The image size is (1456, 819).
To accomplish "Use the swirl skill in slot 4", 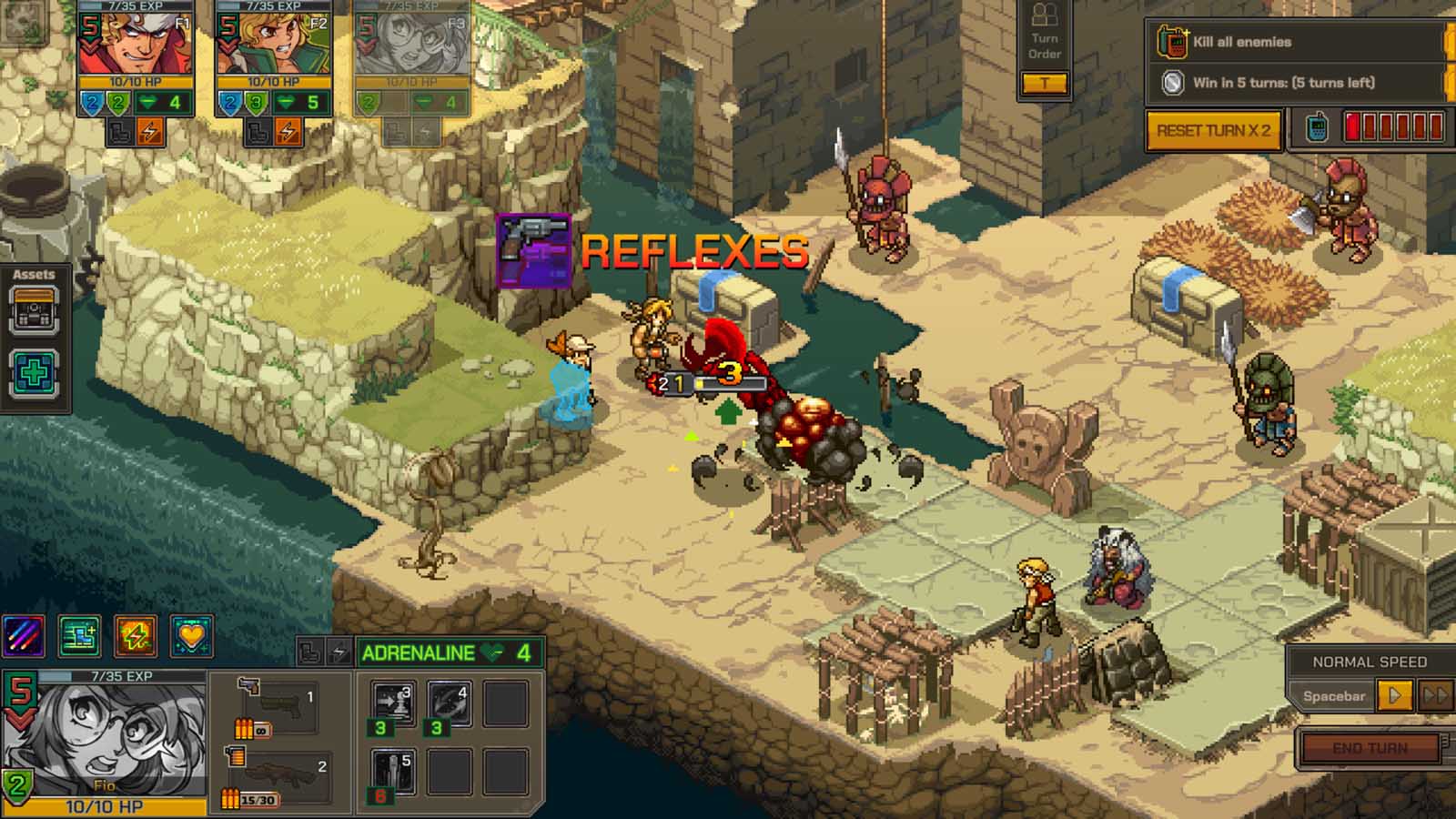I will [x=449, y=703].
